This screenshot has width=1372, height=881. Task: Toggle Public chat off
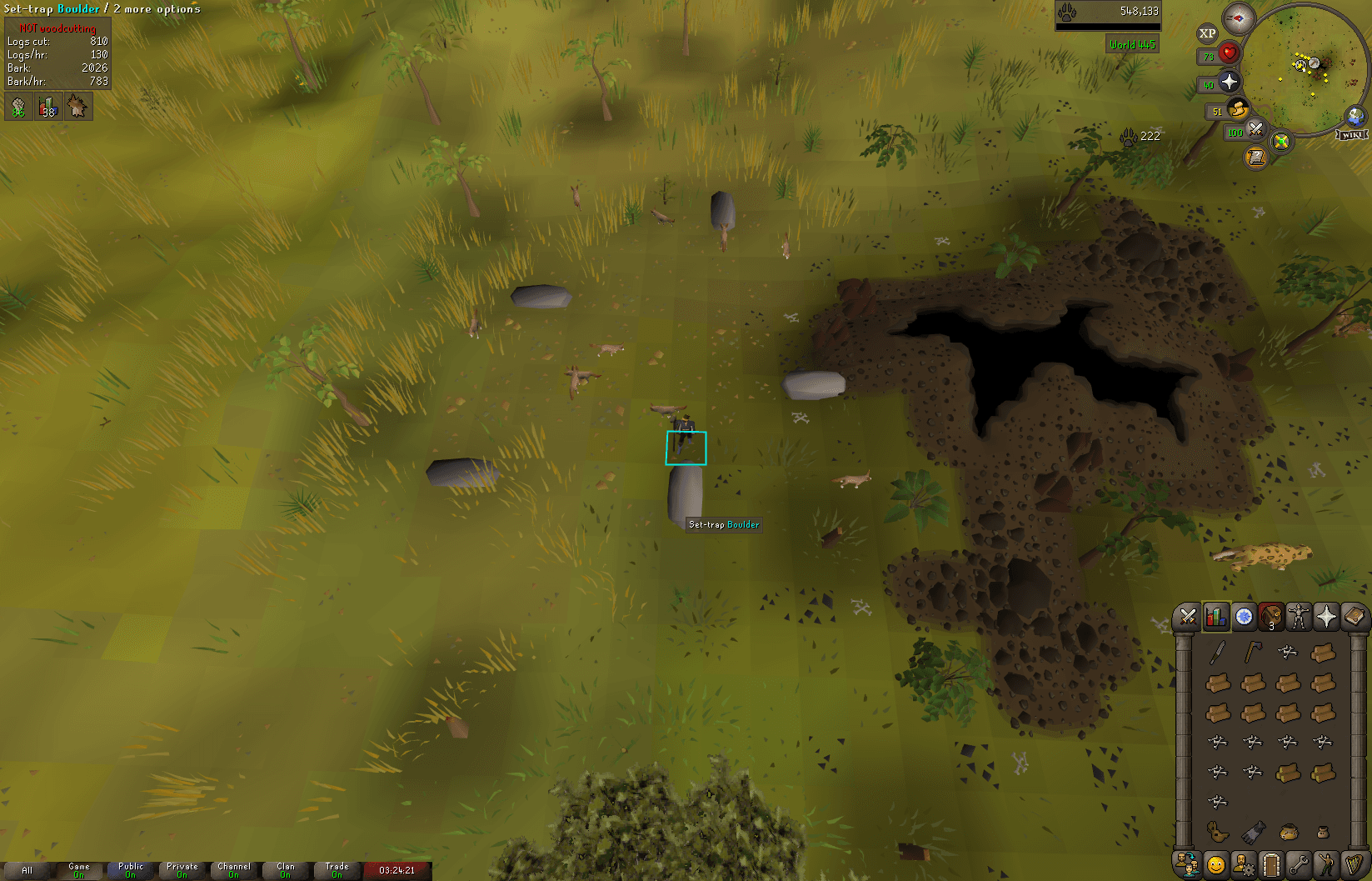click(x=131, y=869)
